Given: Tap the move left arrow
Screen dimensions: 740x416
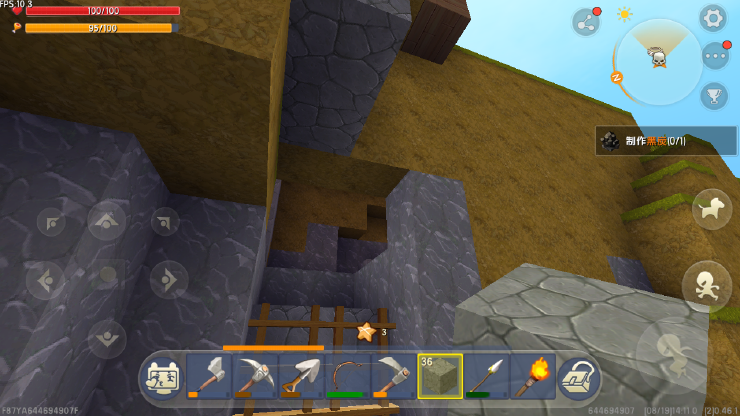Looking at the screenshot, I should (x=47, y=279).
